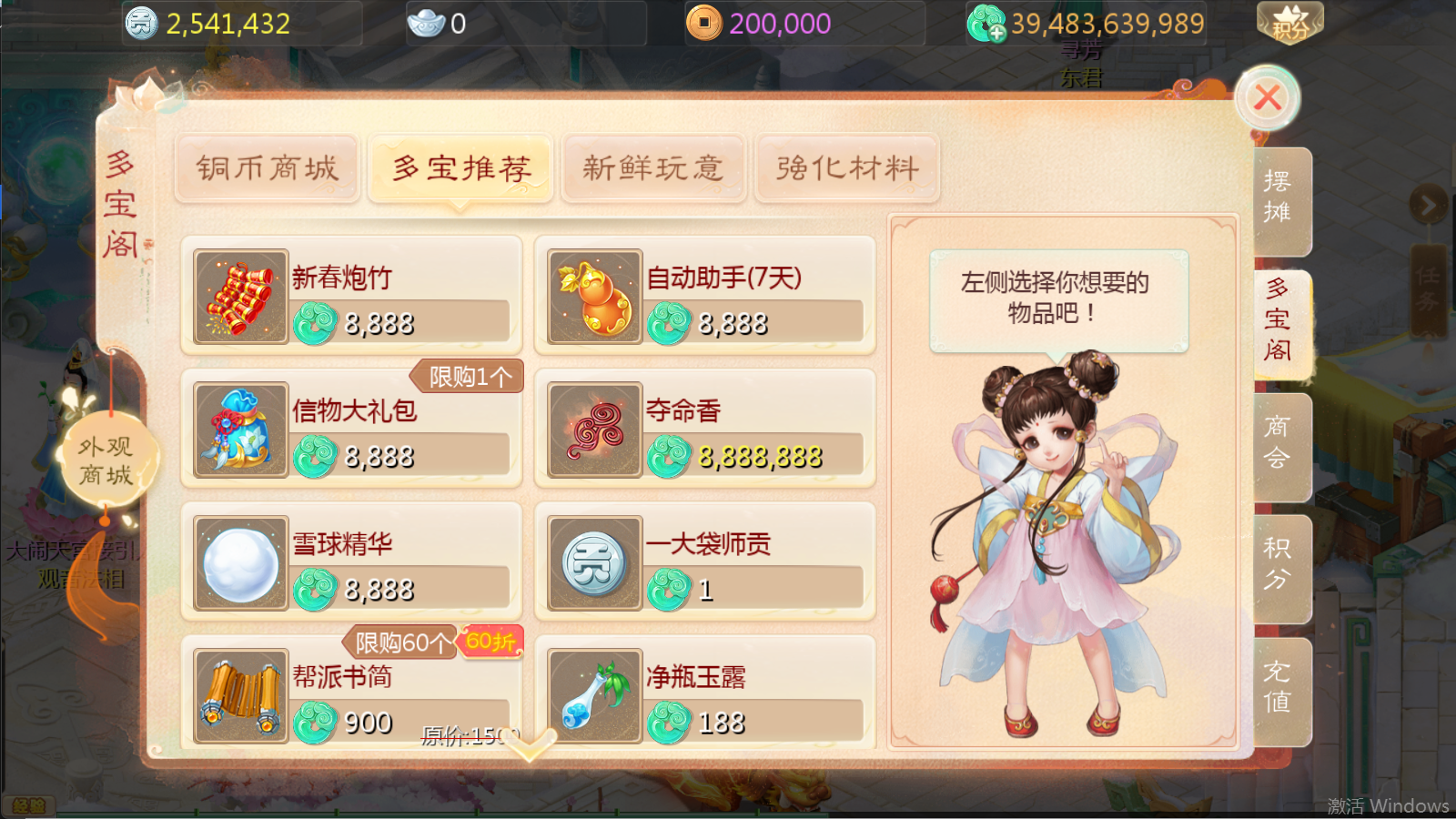1456x819 pixels.
Task: Expand the item list with down arrow
Action: pyautogui.click(x=530, y=745)
